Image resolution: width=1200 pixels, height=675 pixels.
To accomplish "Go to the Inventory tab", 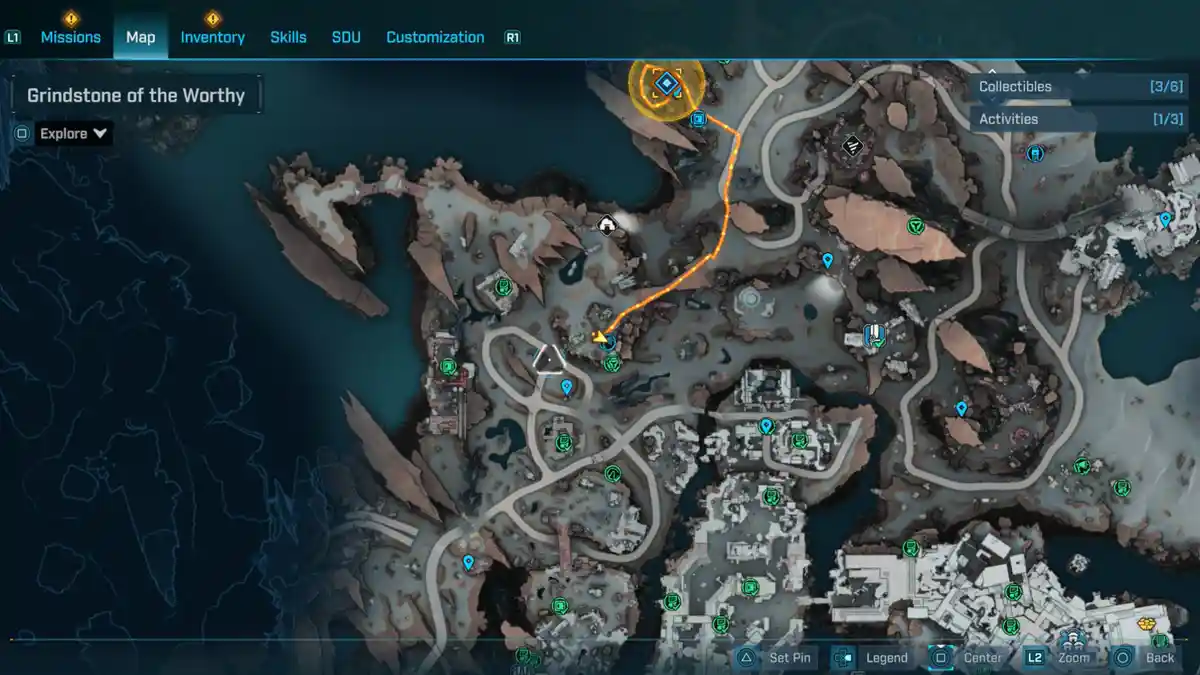I will pos(212,37).
